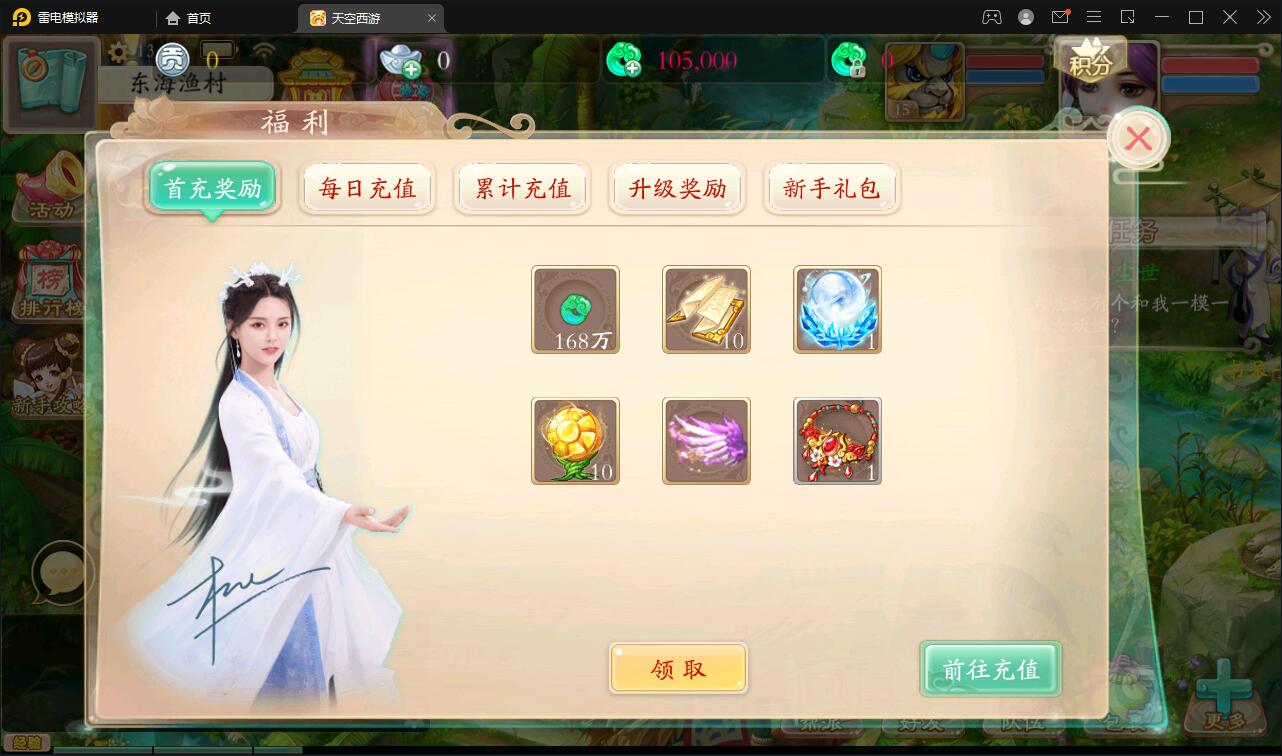Viewport: 1282px width, 756px height.
Task: Open the 活动 activities panel from sidebar
Action: [x=47, y=180]
